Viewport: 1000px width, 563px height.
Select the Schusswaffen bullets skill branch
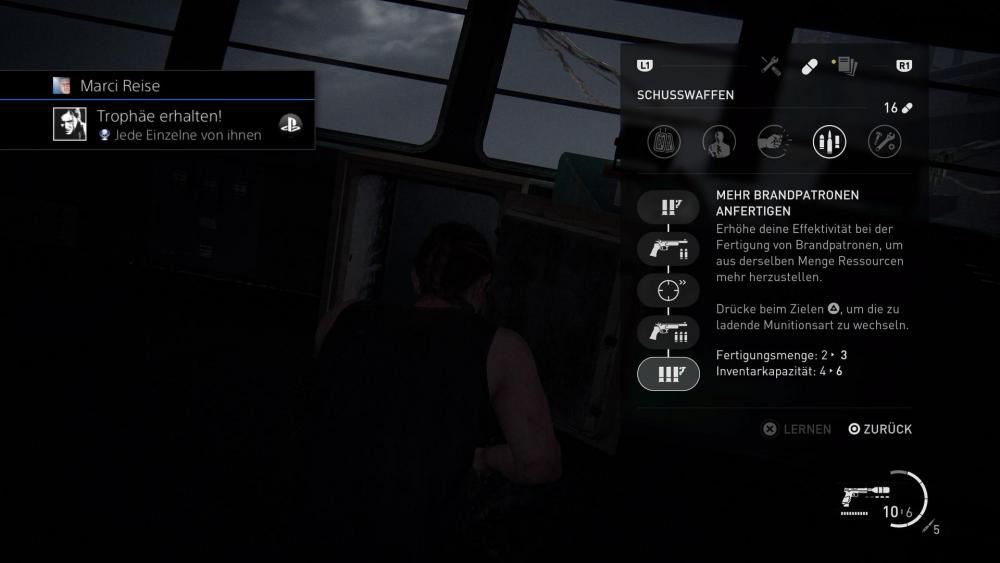coord(829,142)
